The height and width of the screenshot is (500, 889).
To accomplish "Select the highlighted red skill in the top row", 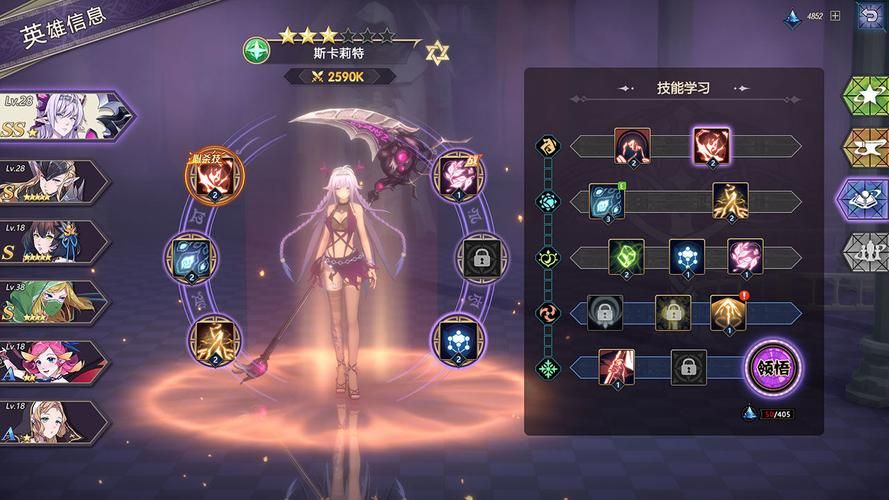I will point(710,146).
